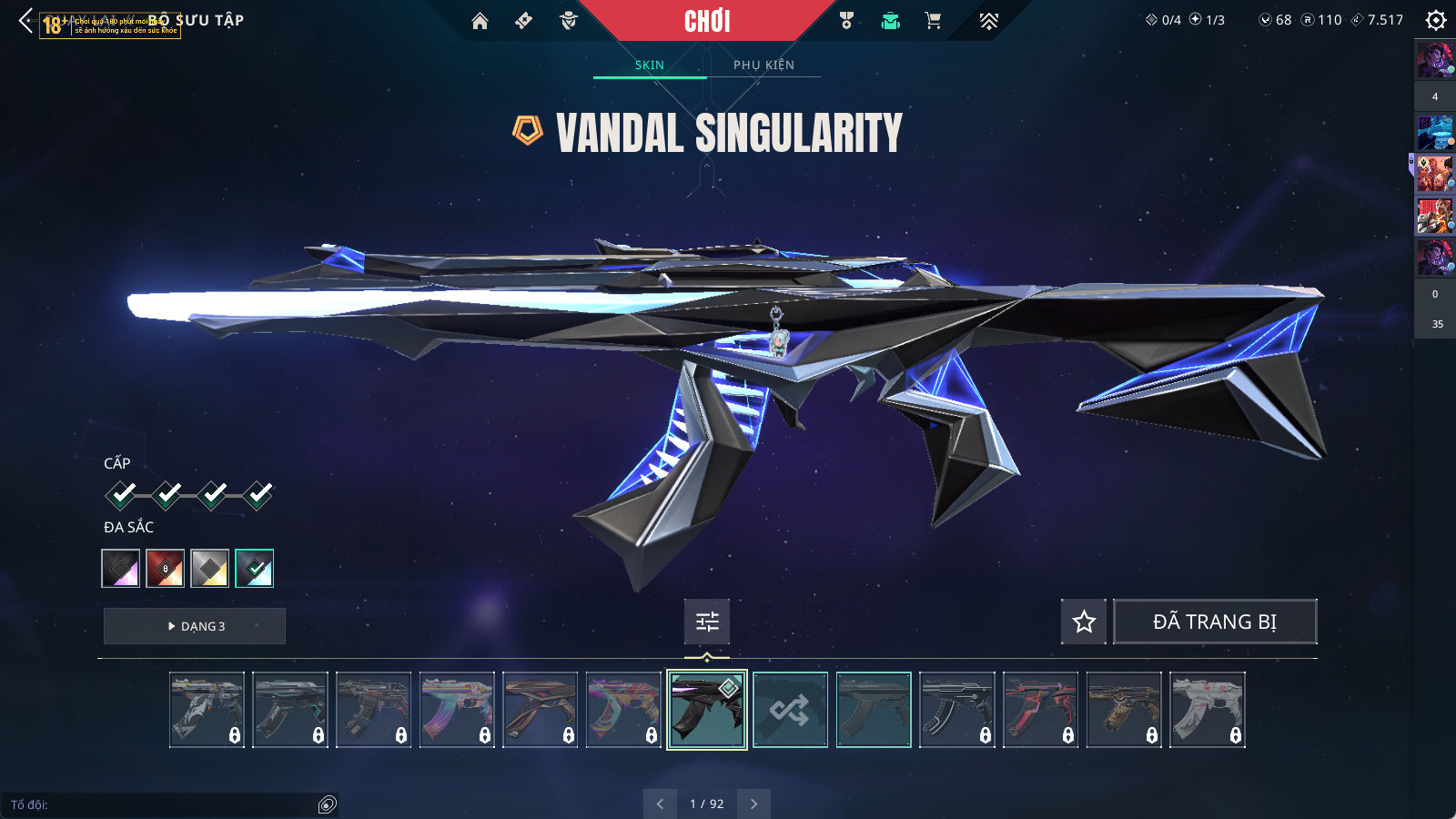Click the red CHƠI play button
The width and height of the screenshot is (1456, 819).
(707, 21)
